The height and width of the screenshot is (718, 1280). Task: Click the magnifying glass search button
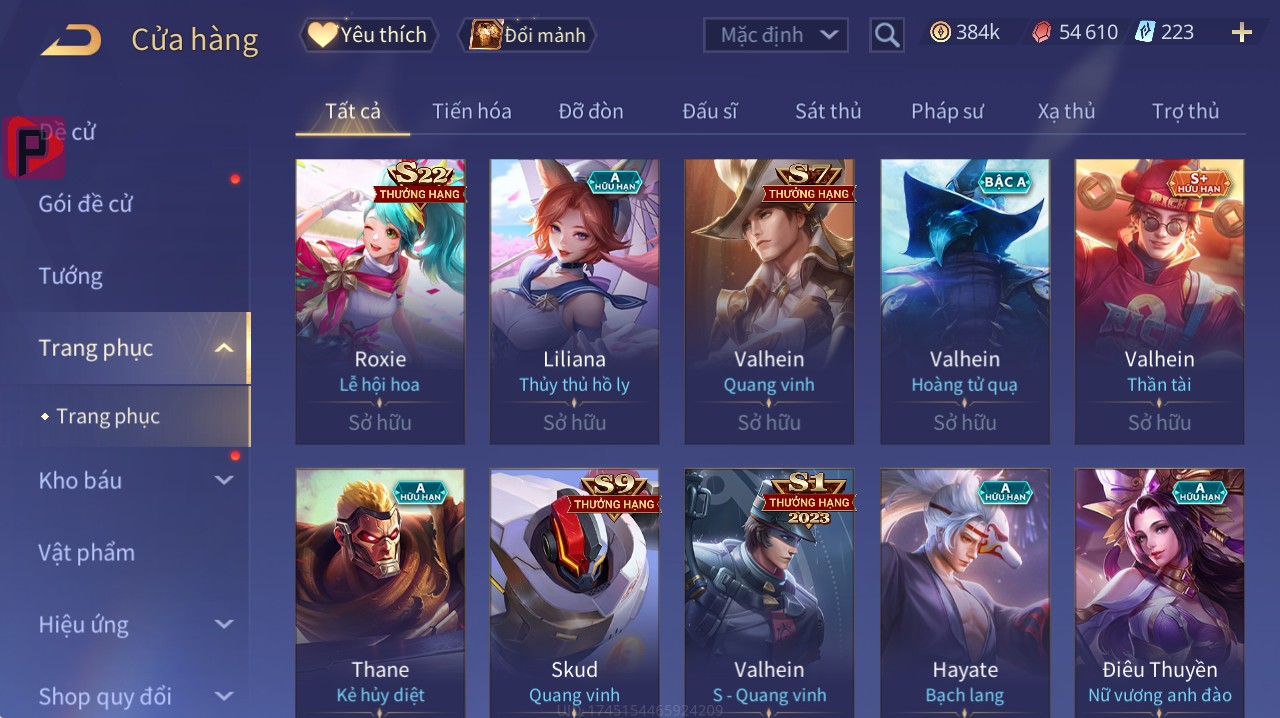(886, 35)
